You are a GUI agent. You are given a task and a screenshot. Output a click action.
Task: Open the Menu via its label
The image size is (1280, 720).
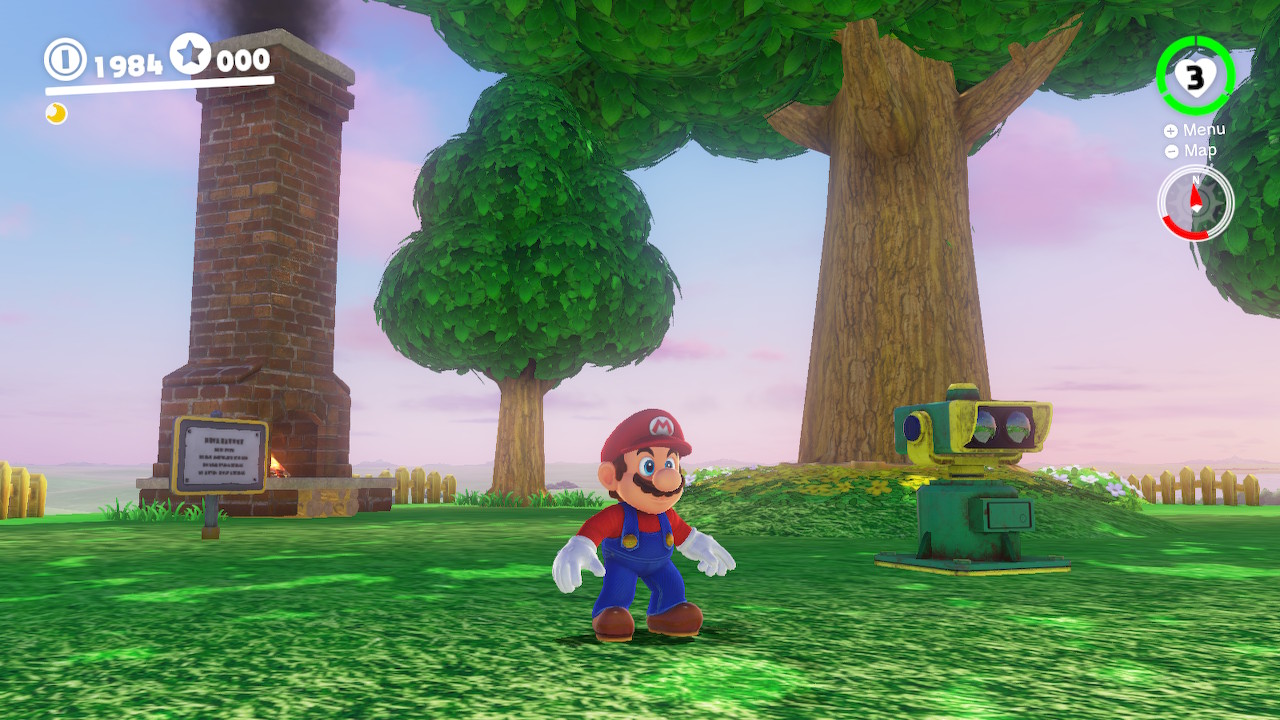pos(1203,130)
